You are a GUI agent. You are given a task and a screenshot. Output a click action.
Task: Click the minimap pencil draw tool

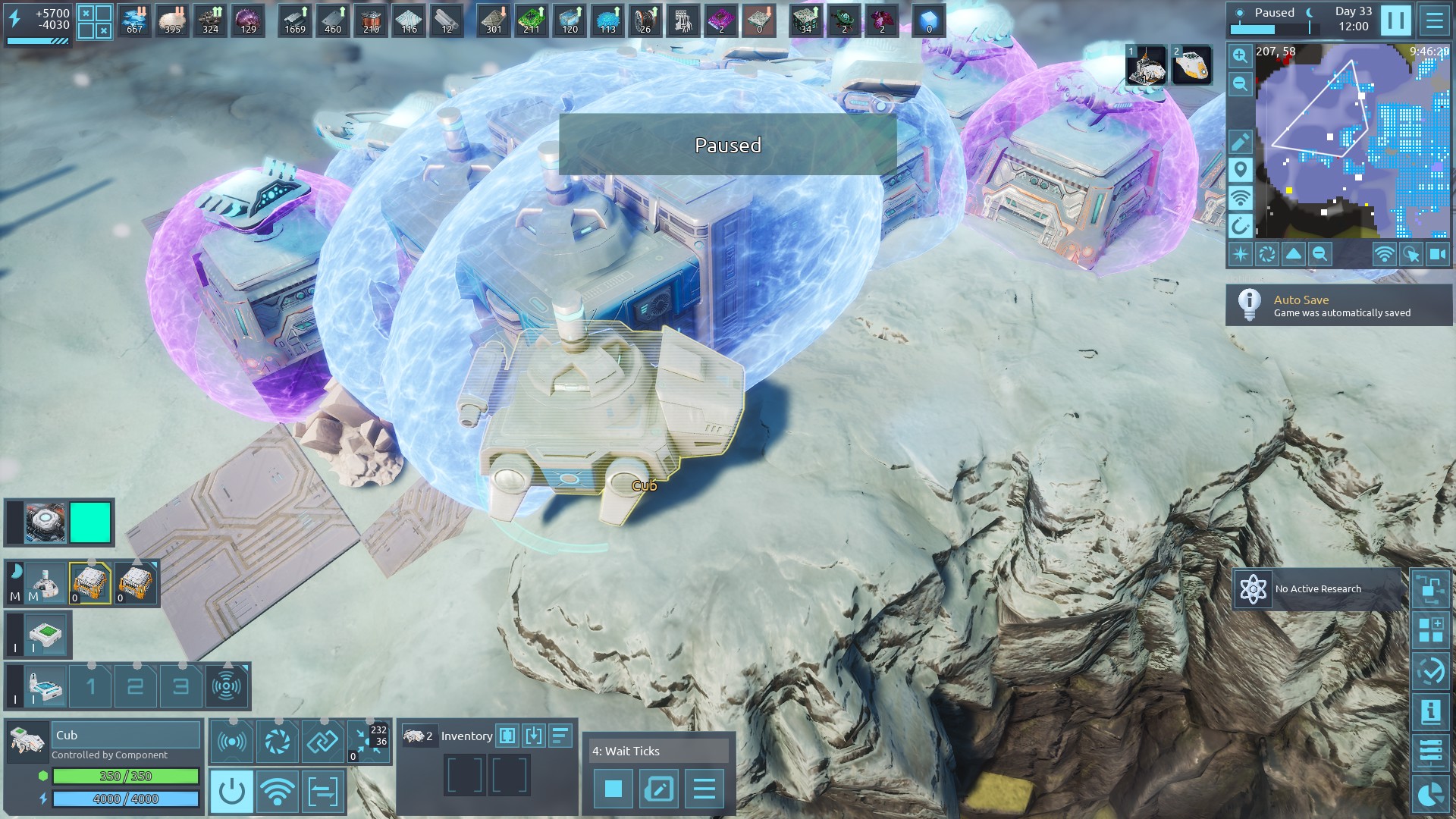click(x=1241, y=142)
